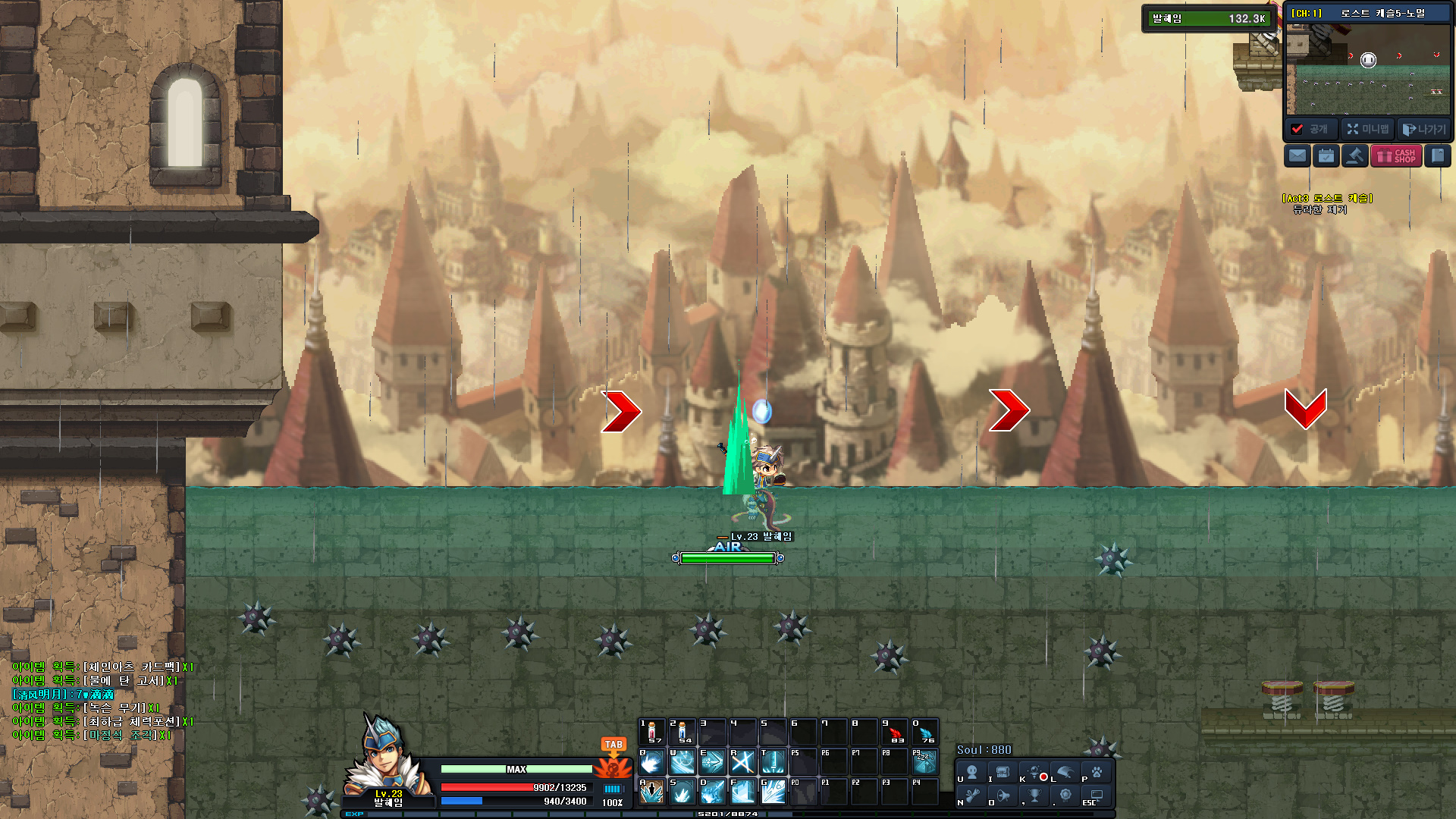Use the blue potion in slot 2
The width and height of the screenshot is (1456, 819).
(682, 732)
